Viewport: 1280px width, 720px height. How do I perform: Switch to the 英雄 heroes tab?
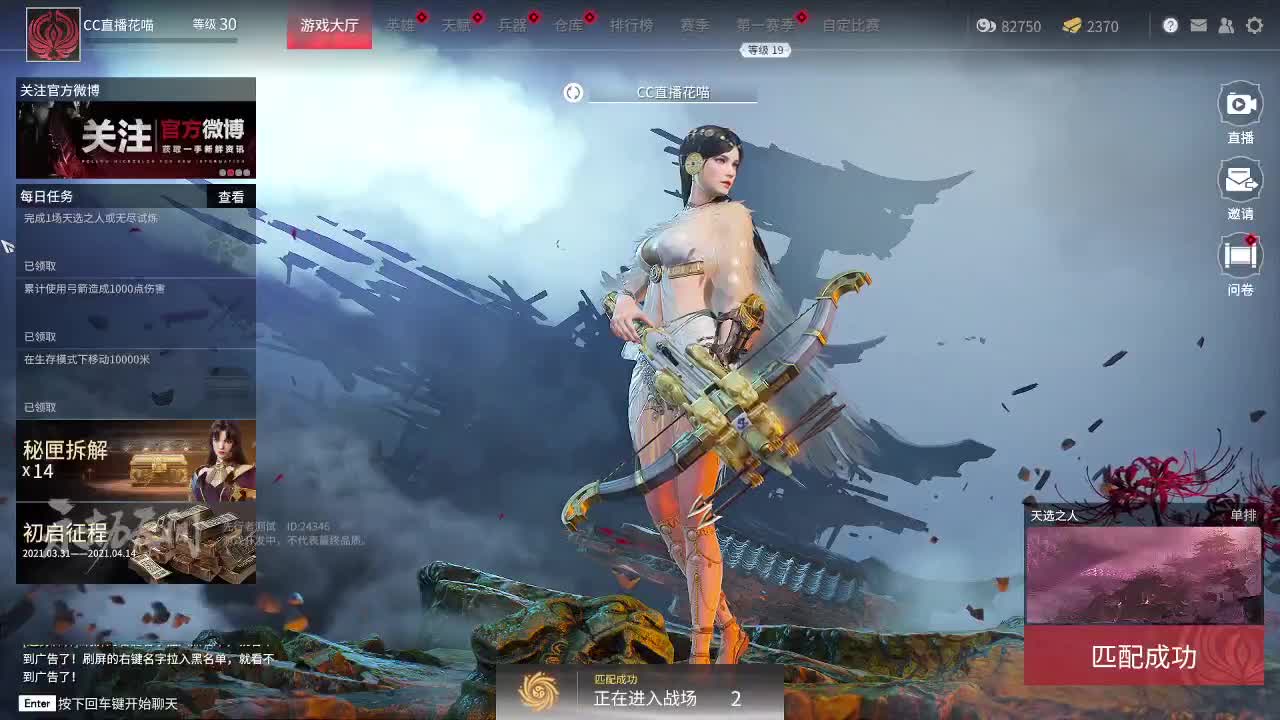coord(400,26)
